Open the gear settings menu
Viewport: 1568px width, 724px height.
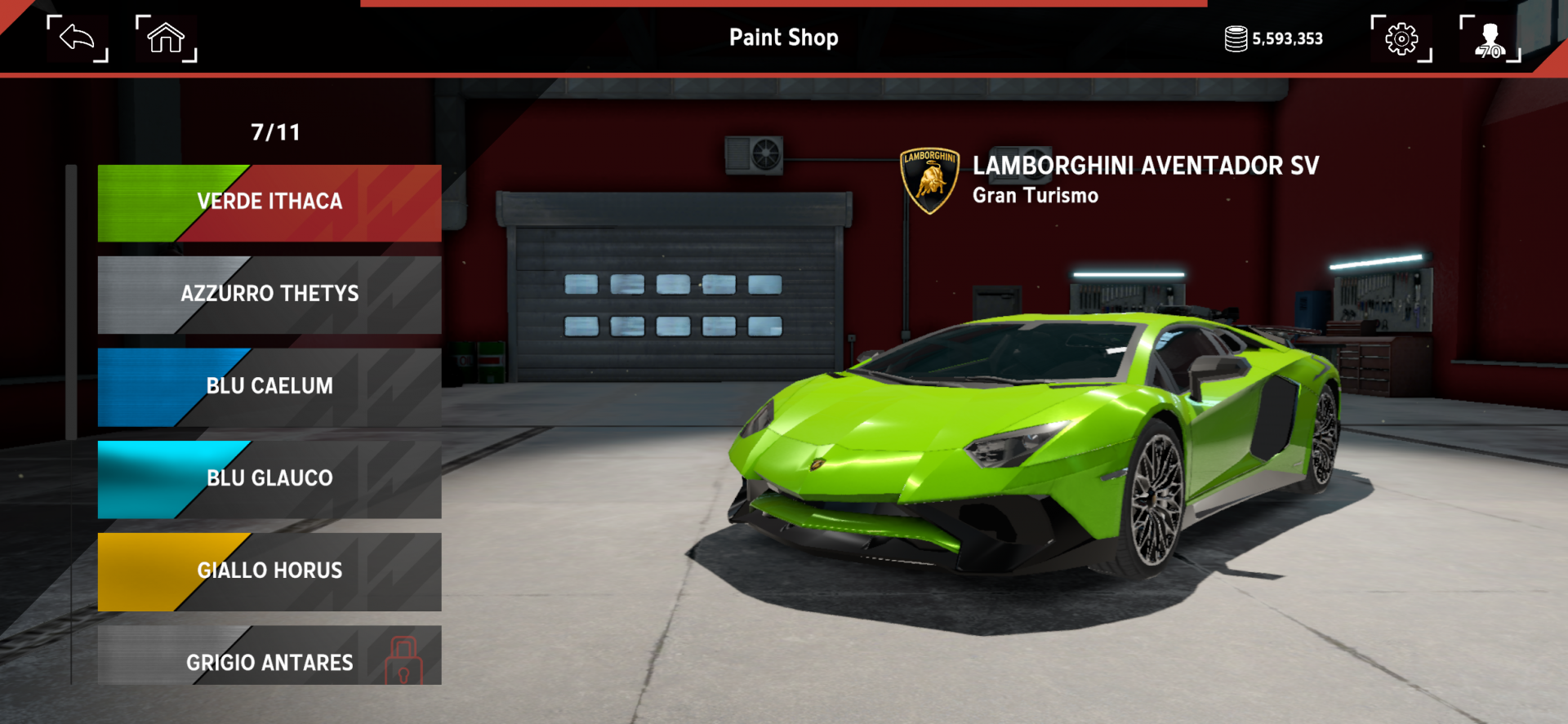(x=1401, y=38)
